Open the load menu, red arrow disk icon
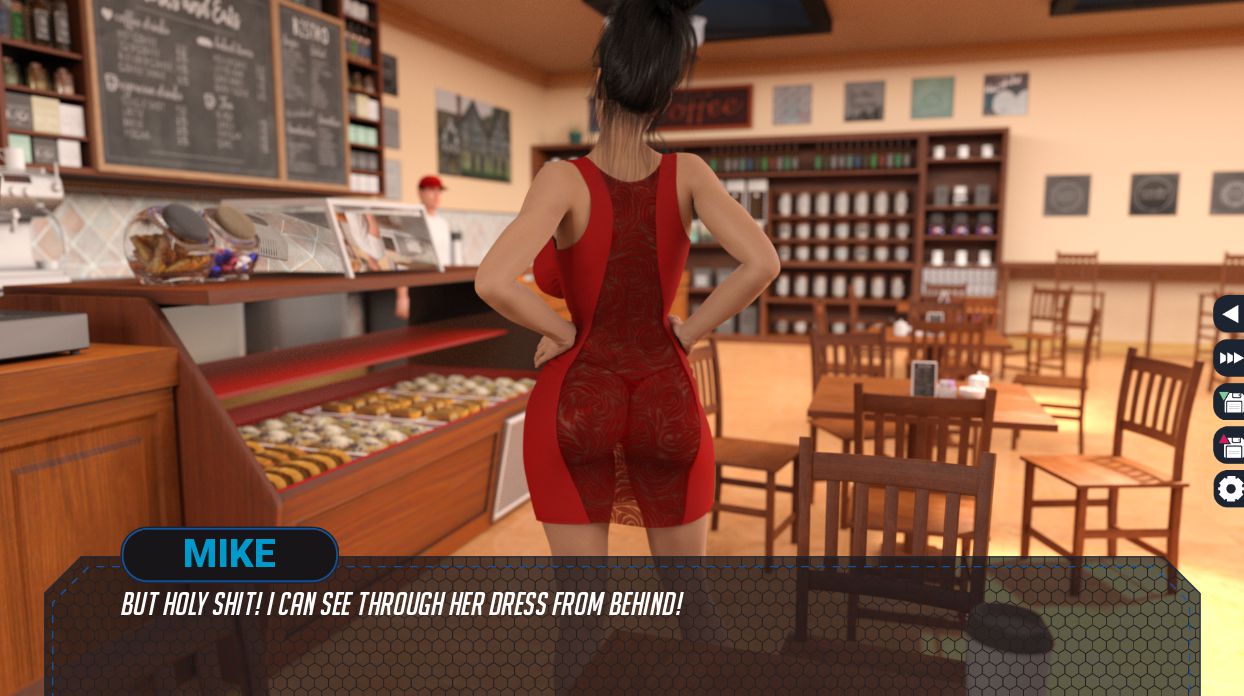 tap(1230, 445)
